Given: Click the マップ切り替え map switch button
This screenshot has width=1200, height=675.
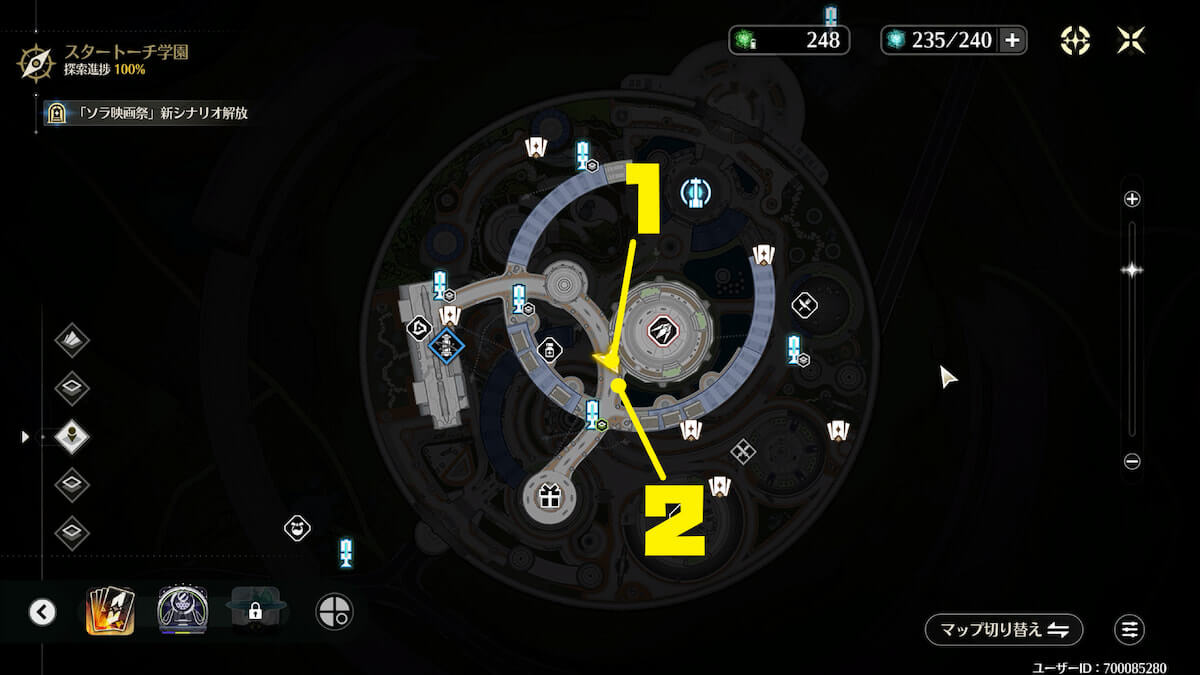Looking at the screenshot, I should (x=1003, y=629).
